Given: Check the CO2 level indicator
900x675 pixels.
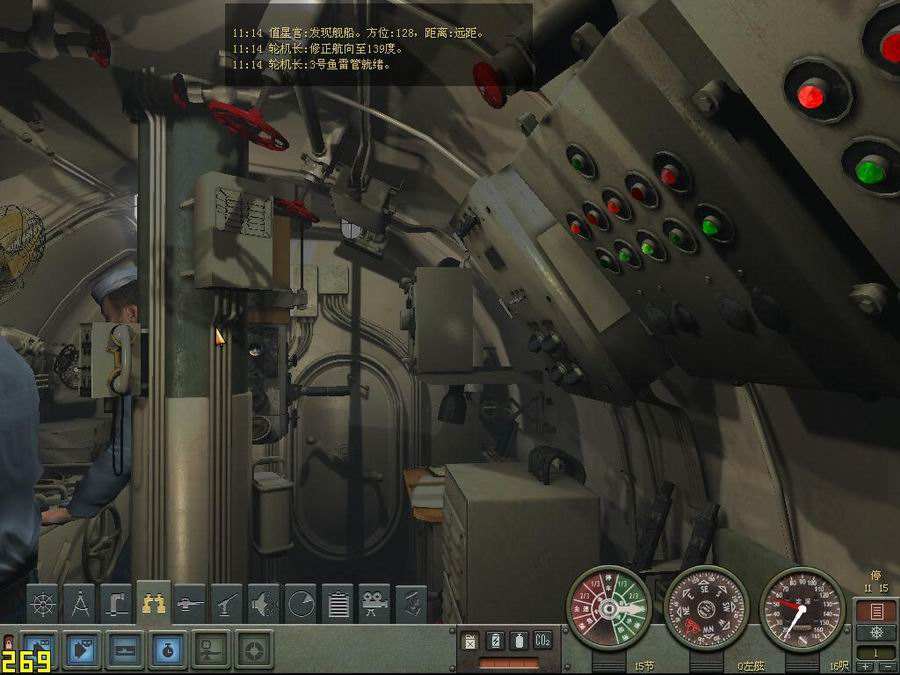Looking at the screenshot, I should pyautogui.click(x=543, y=640).
